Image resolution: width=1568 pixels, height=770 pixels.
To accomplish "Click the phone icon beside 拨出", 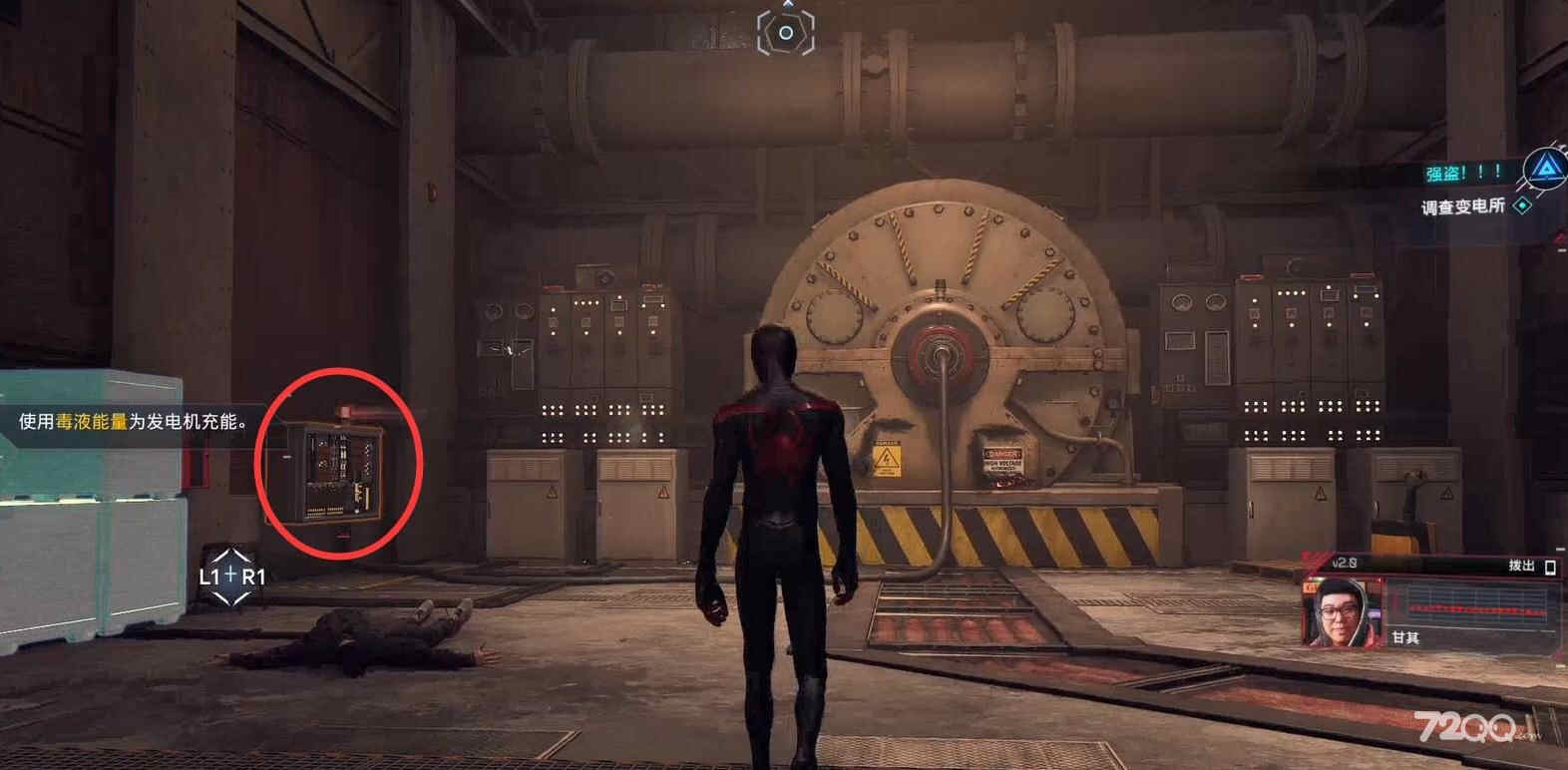I will (1550, 567).
